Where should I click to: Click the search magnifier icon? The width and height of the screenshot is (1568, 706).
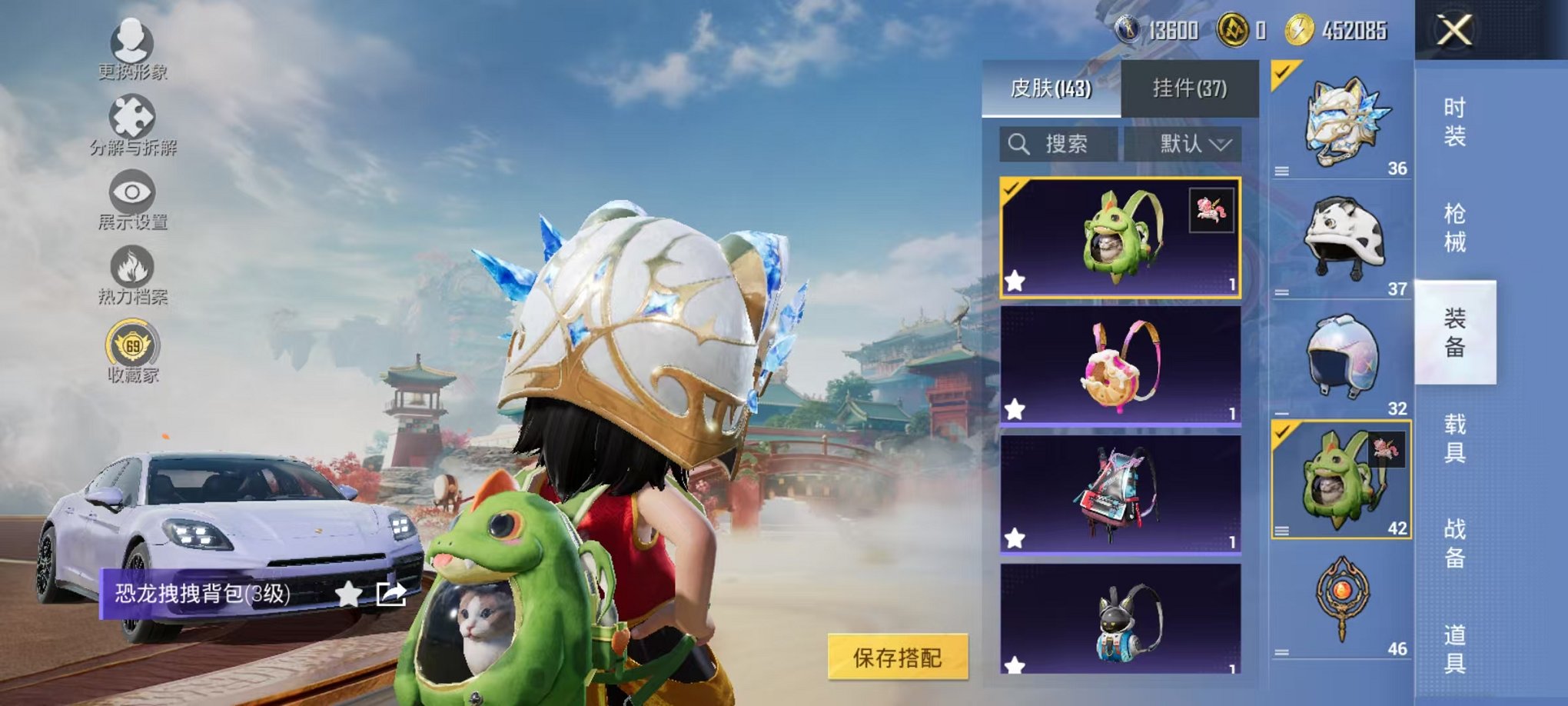coord(1020,144)
